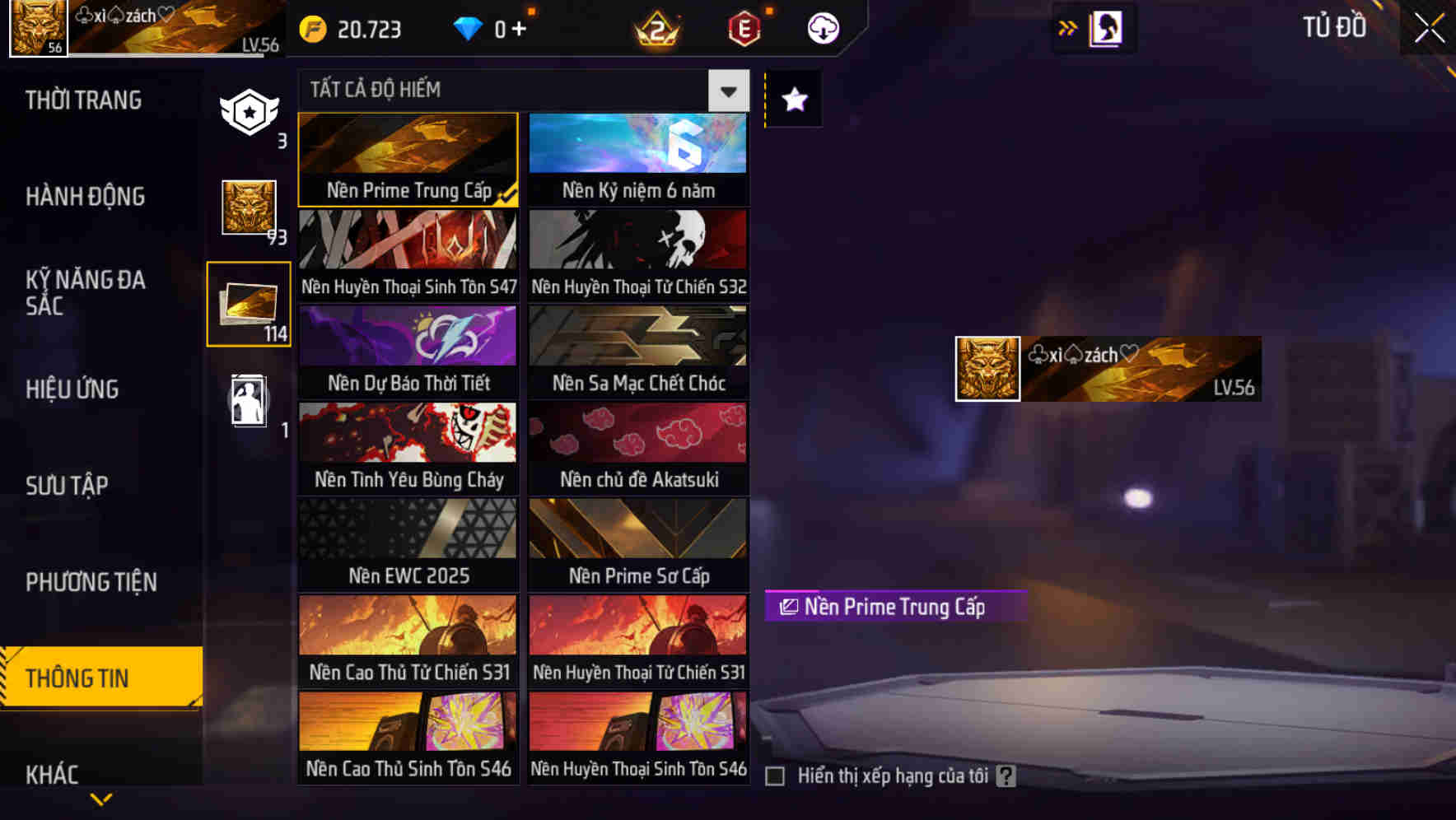
Task: Toggle the star favorites filter
Action: pyautogui.click(x=793, y=100)
